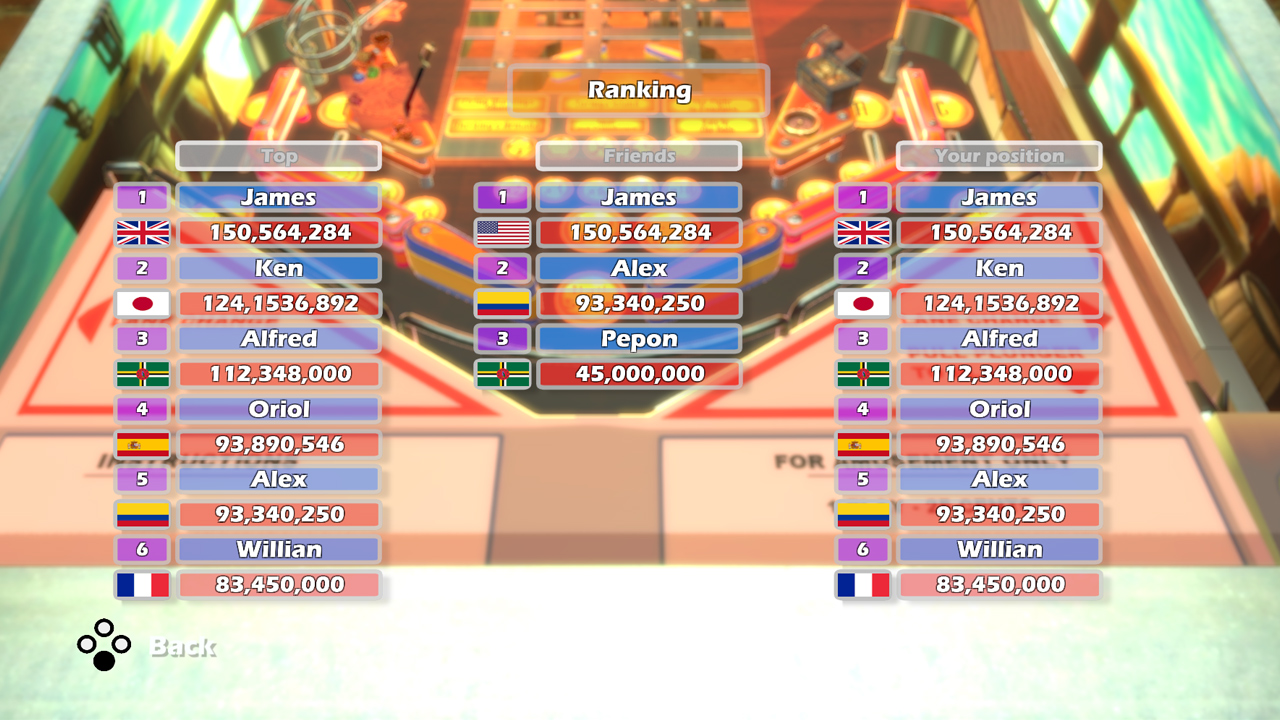
Task: Click the UK flag next to James in Top column
Action: point(142,232)
